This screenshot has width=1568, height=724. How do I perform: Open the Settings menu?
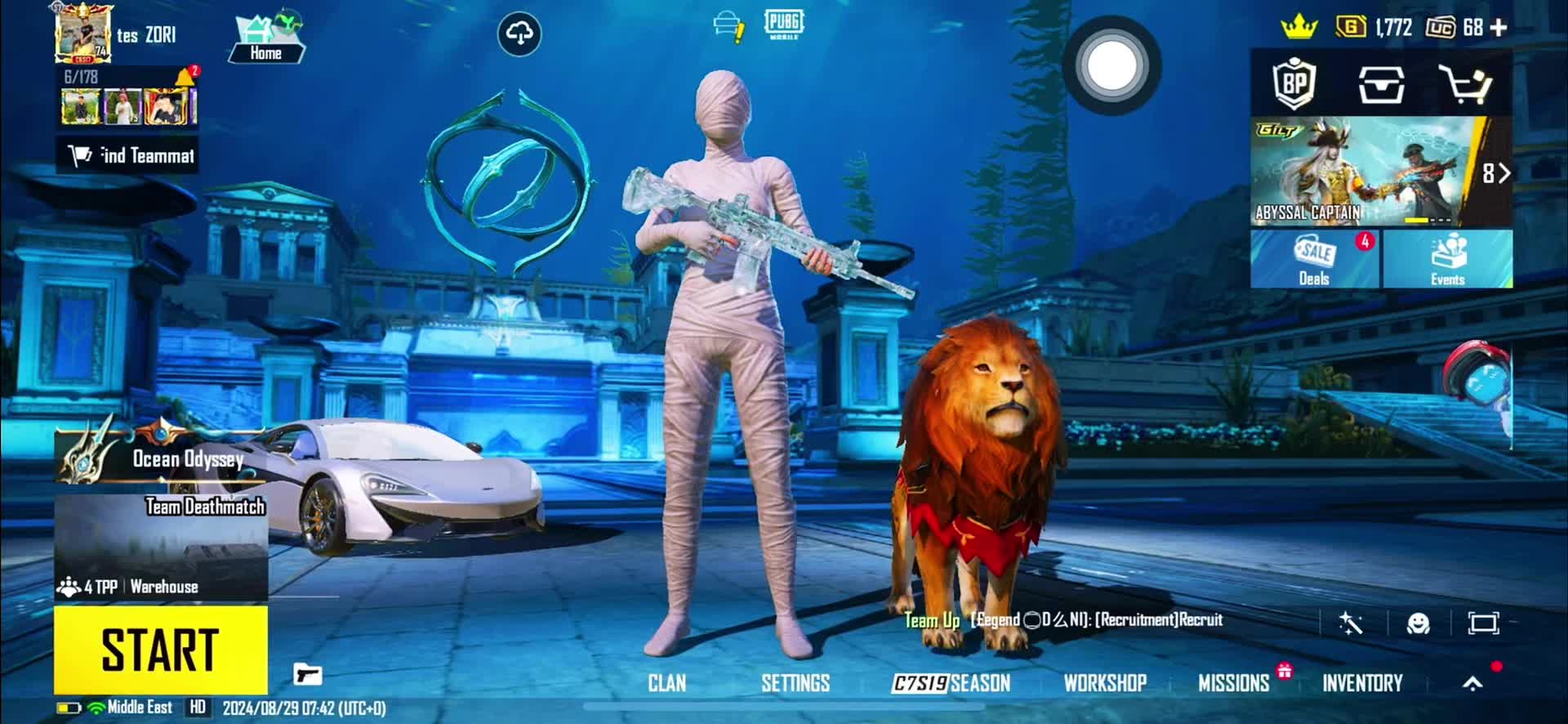coord(795,683)
